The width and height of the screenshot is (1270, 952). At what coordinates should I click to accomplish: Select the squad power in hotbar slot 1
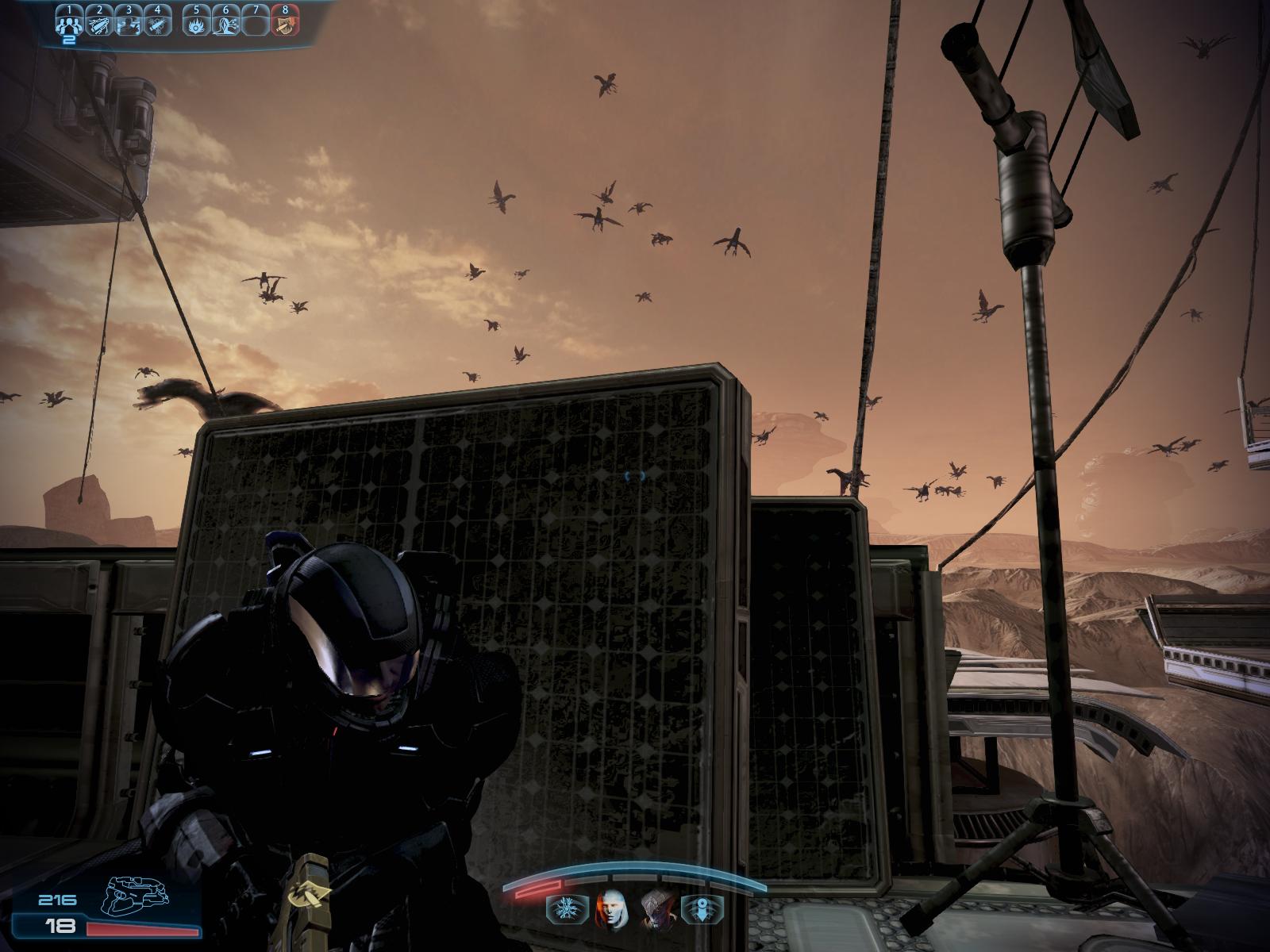[x=68, y=25]
